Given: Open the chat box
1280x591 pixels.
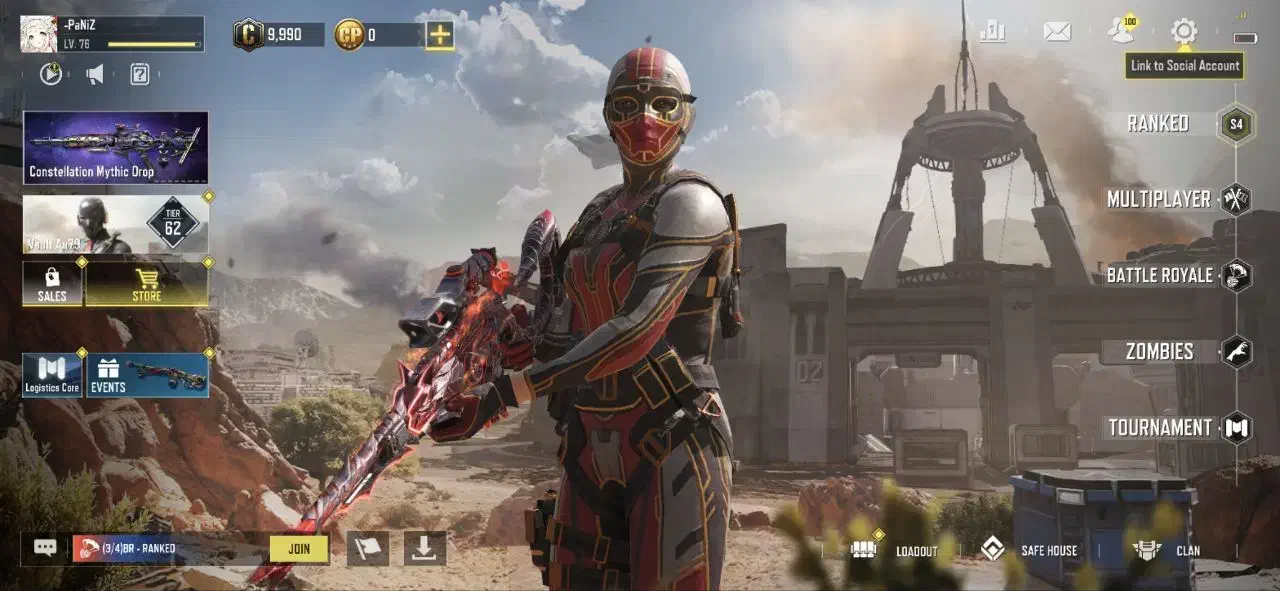Looking at the screenshot, I should click(x=45, y=548).
